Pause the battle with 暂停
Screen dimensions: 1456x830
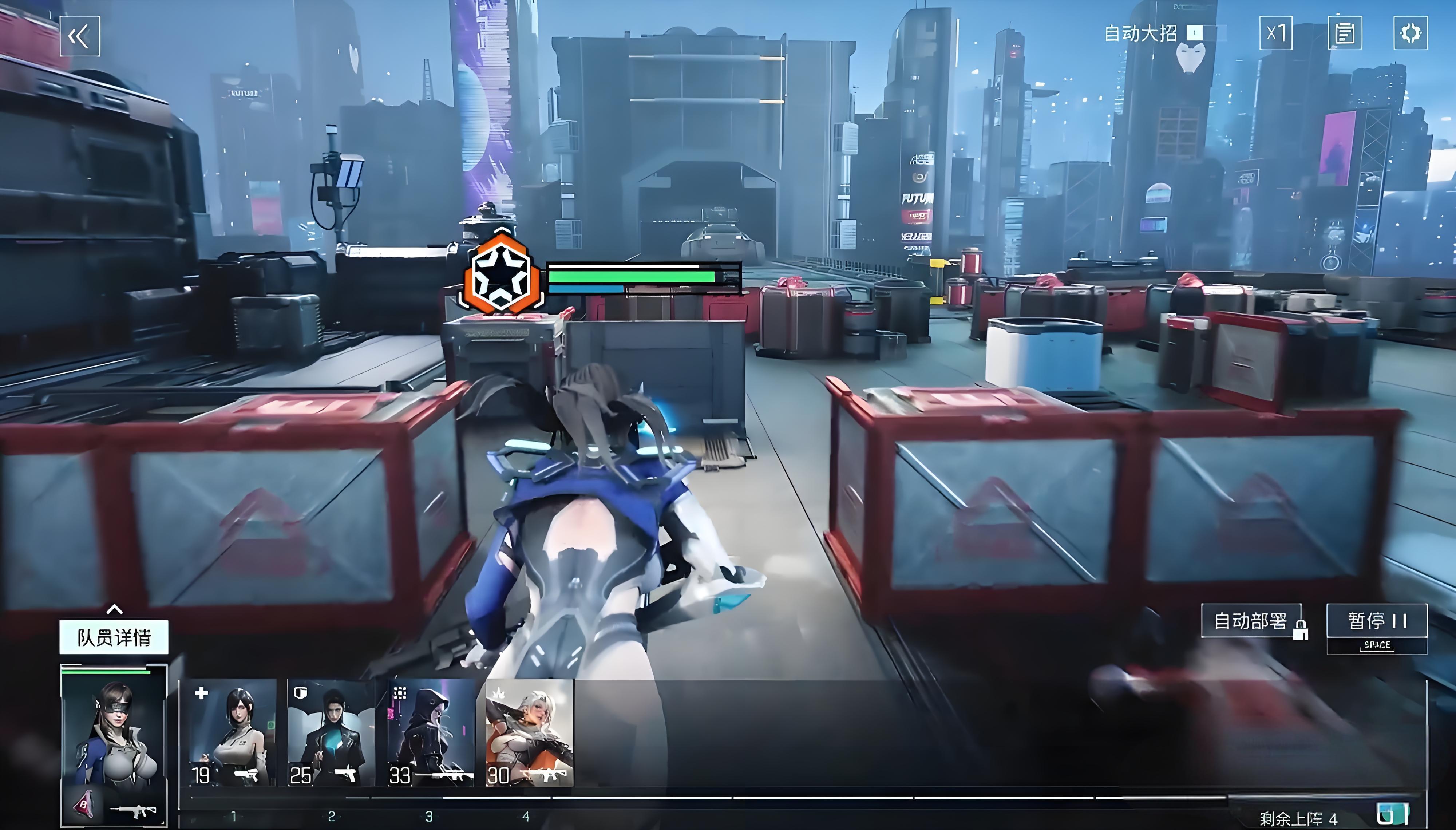(1376, 620)
